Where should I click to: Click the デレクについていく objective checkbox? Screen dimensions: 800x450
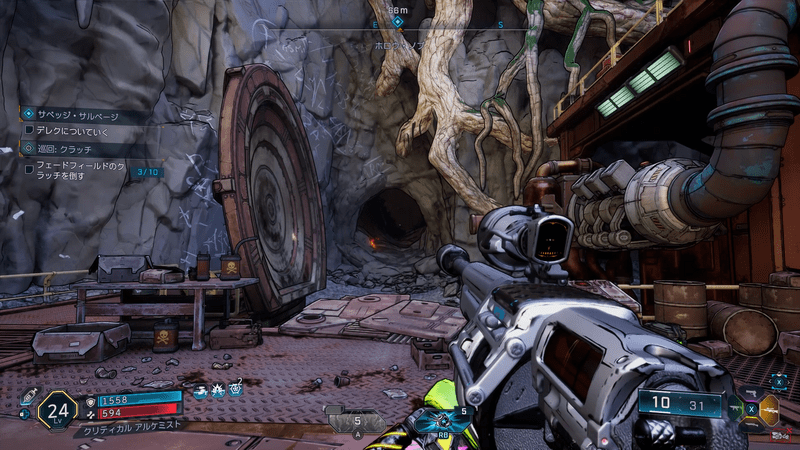click(28, 131)
